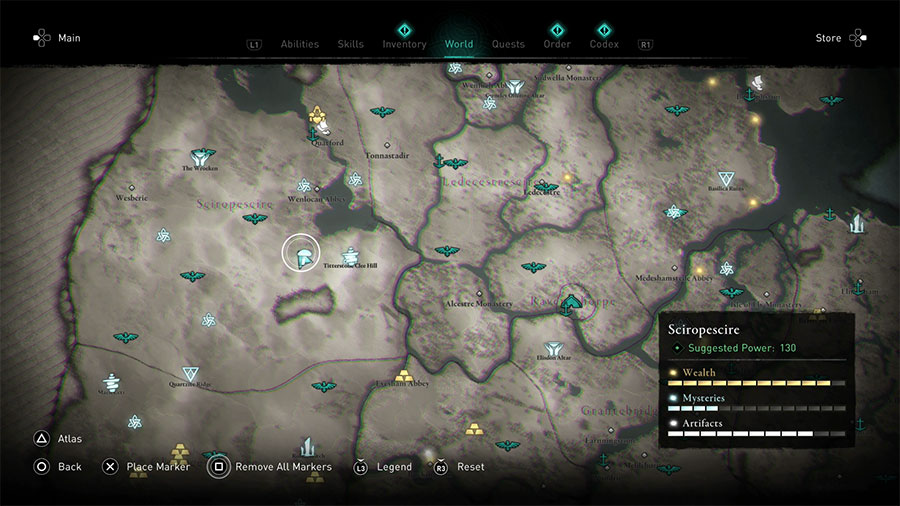Show the map Legend
The height and width of the screenshot is (506, 900).
(x=383, y=467)
